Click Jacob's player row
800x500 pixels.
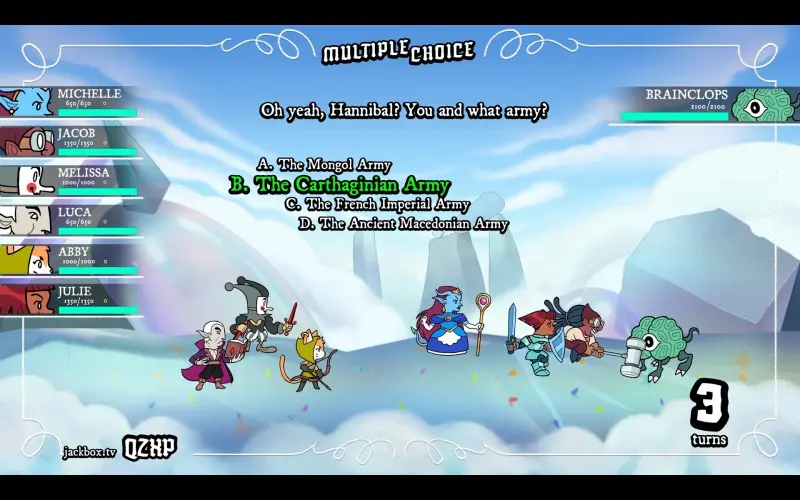point(70,141)
